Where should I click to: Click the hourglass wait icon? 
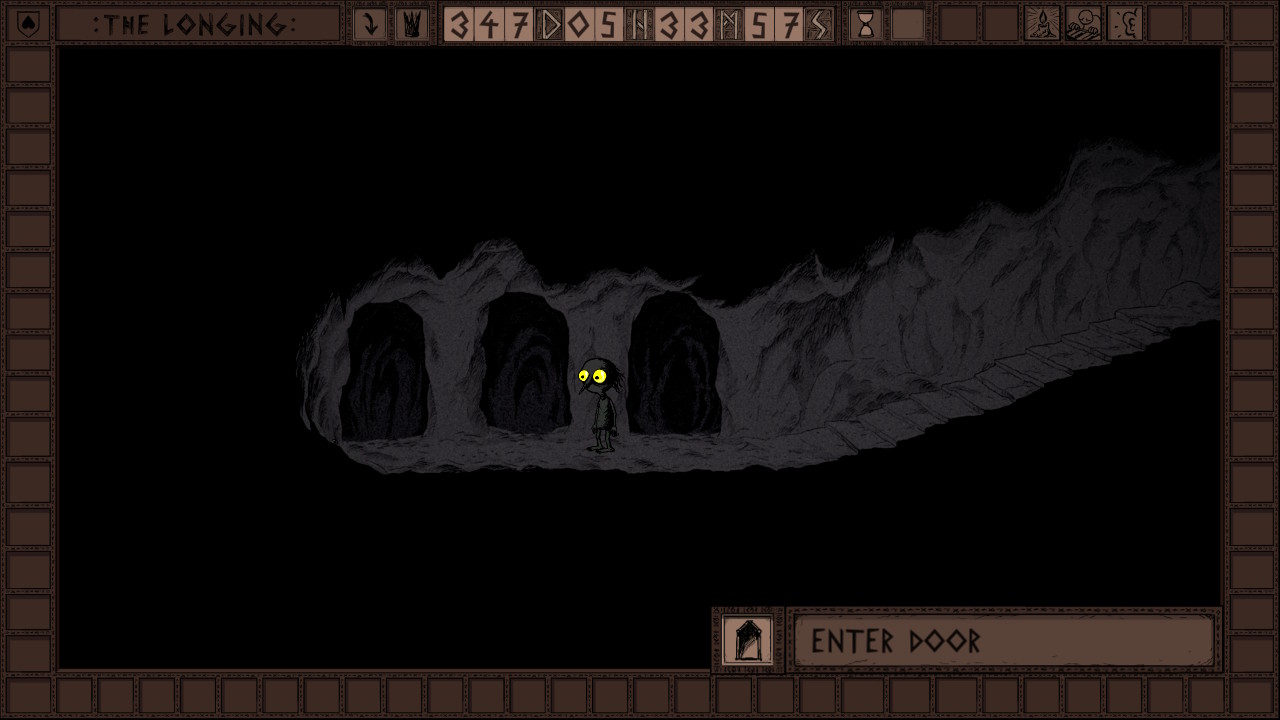tap(866, 24)
